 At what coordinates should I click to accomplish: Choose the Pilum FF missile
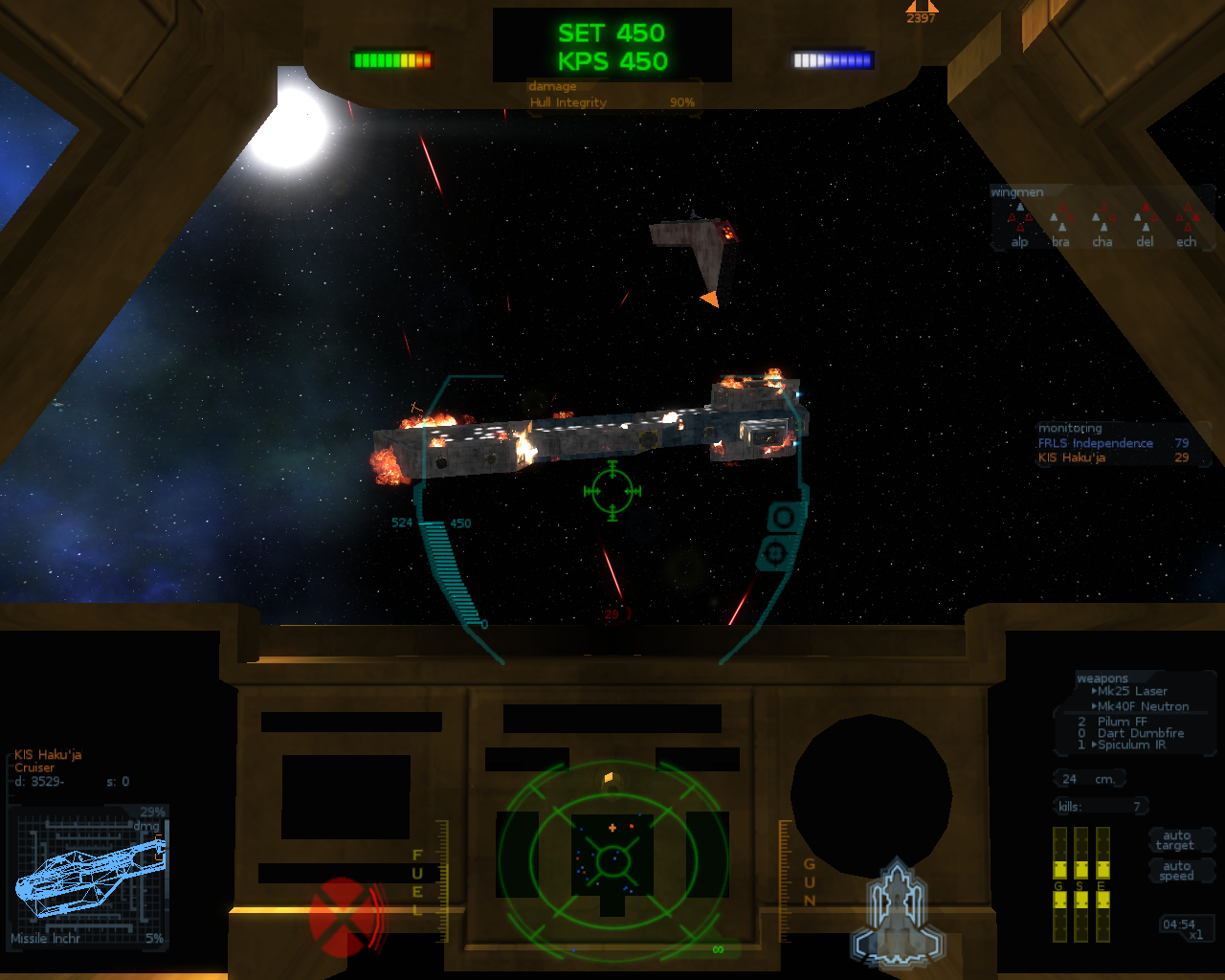coord(1122,722)
